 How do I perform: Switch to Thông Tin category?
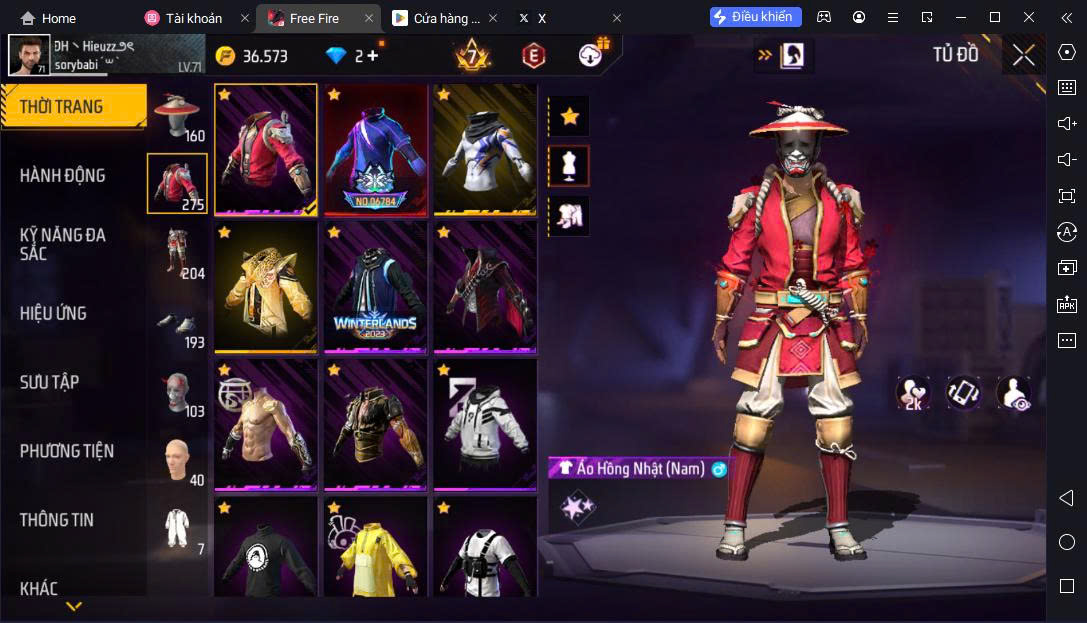pyautogui.click(x=57, y=520)
